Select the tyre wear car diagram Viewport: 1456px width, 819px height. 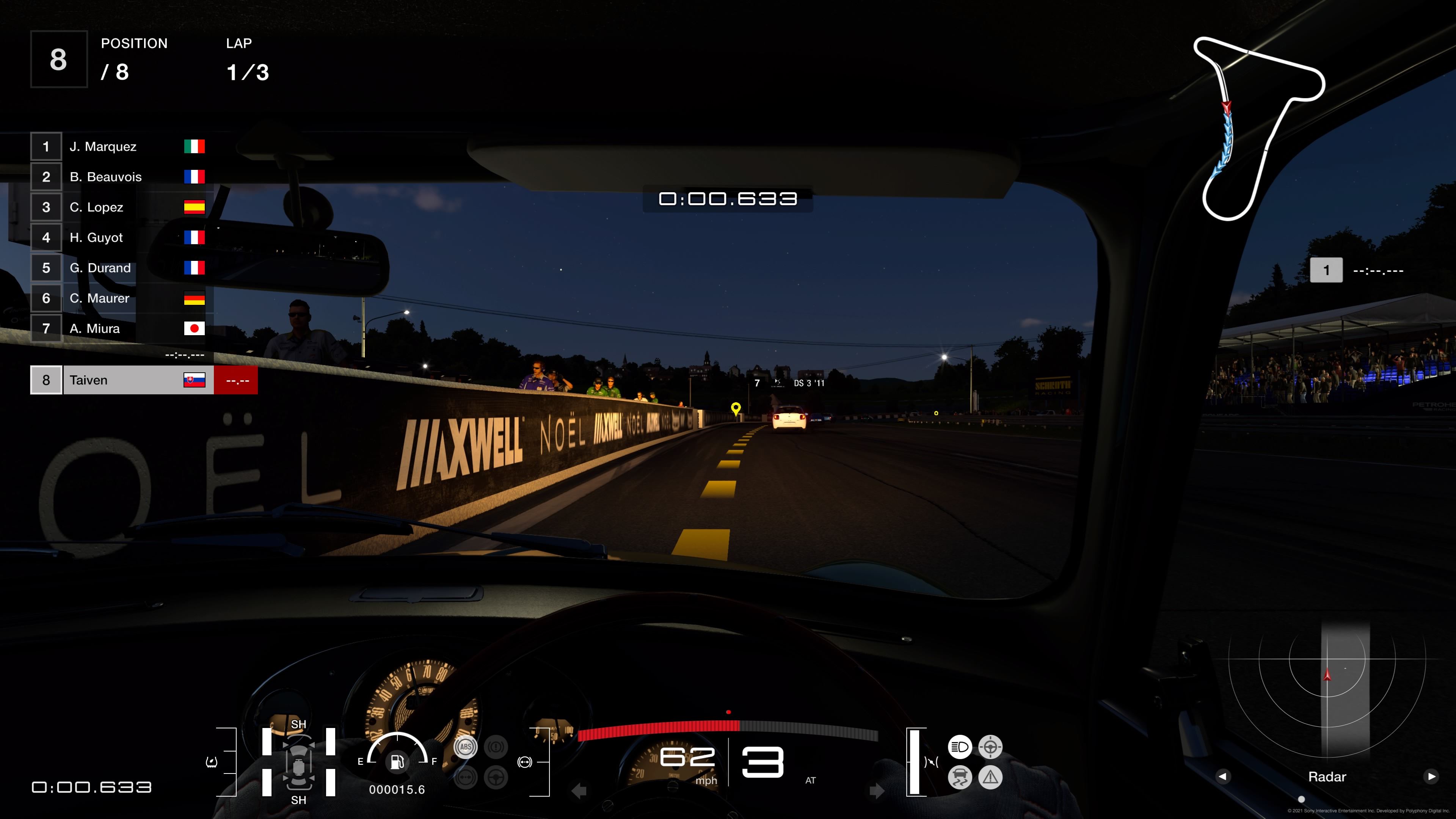click(x=298, y=761)
